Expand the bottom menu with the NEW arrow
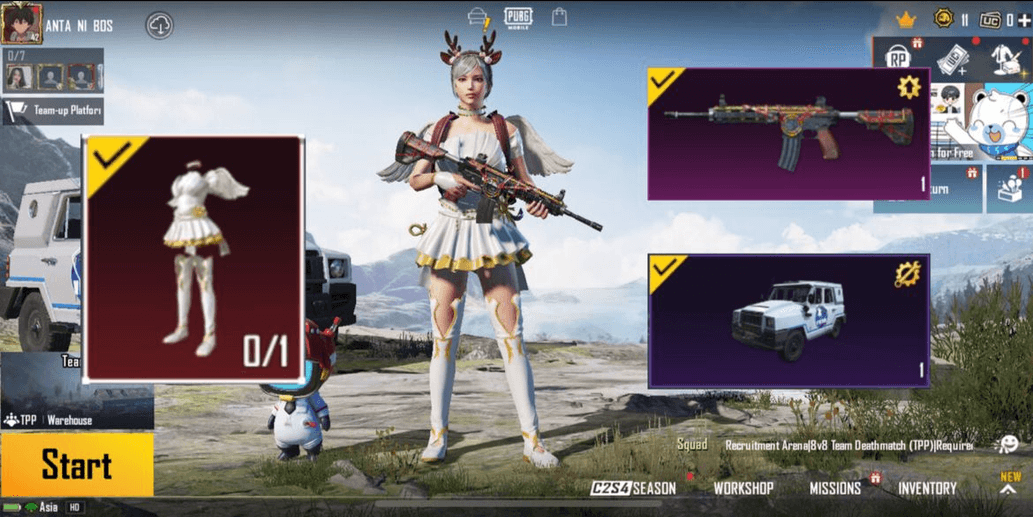The height and width of the screenshot is (517, 1033). (x=1010, y=485)
